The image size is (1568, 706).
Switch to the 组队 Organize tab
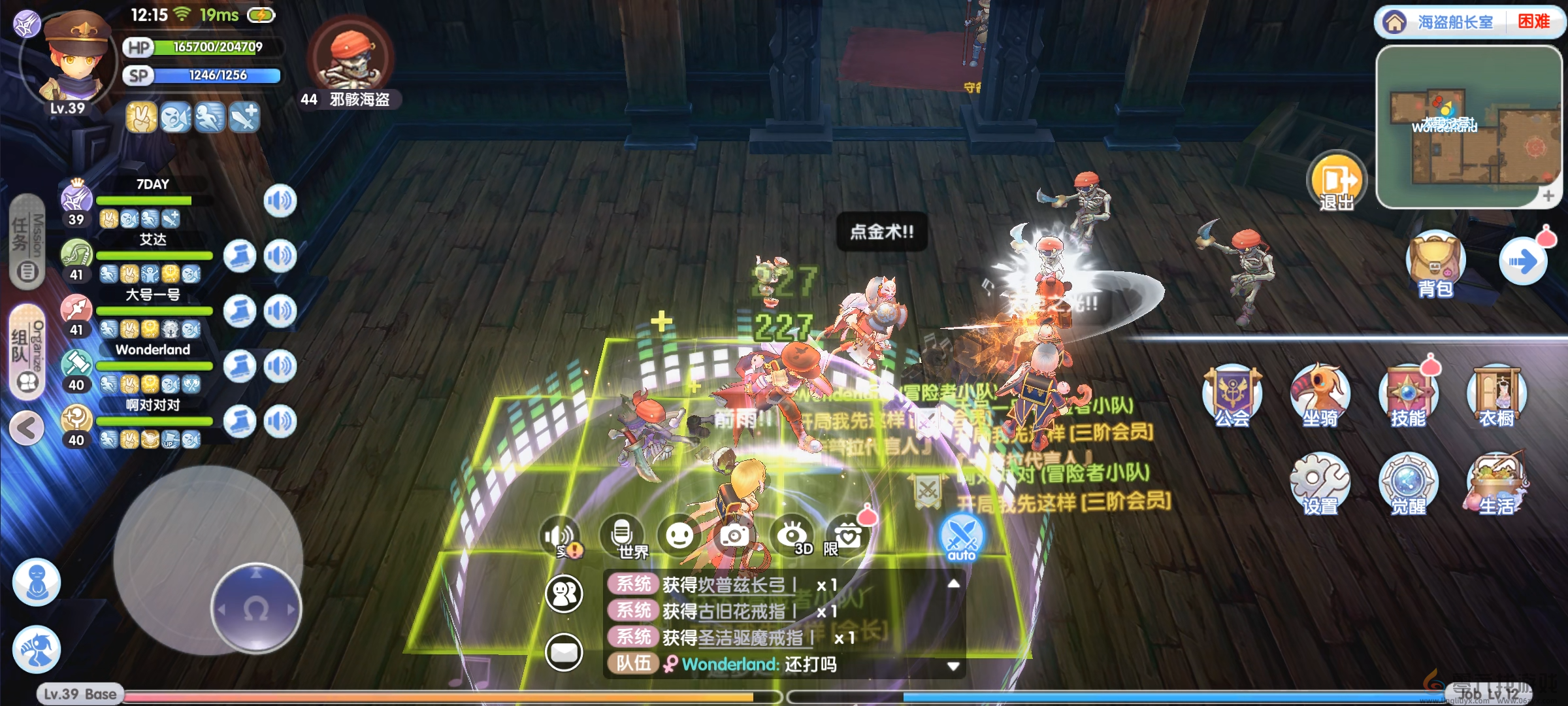click(27, 352)
